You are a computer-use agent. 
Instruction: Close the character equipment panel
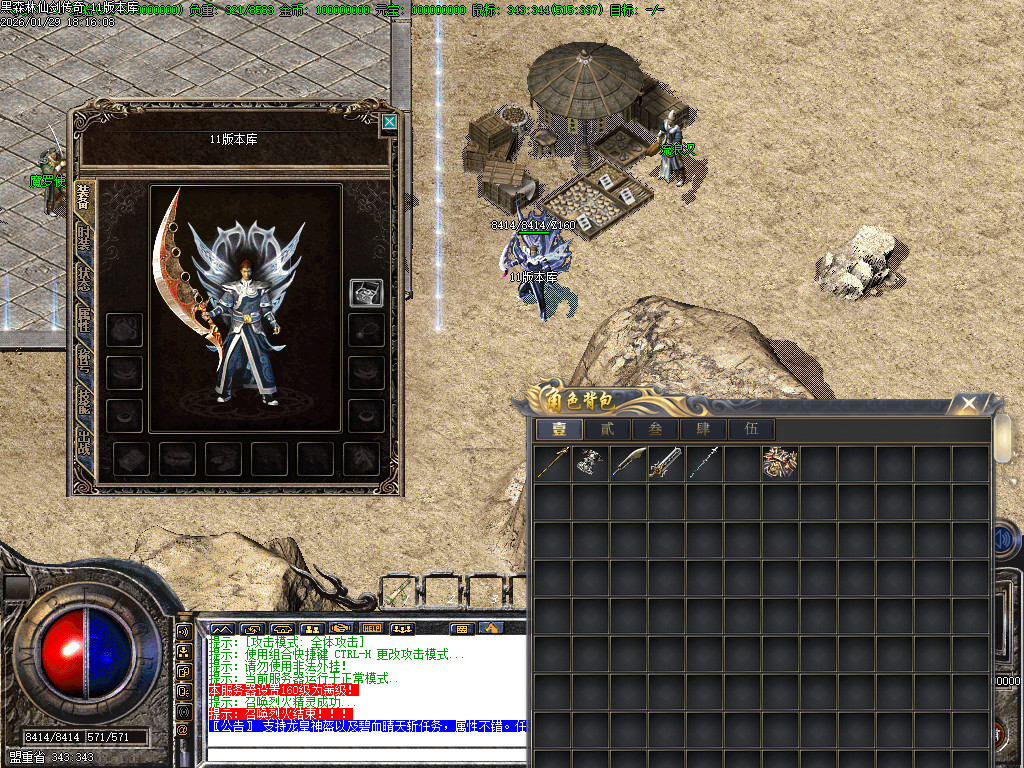389,123
